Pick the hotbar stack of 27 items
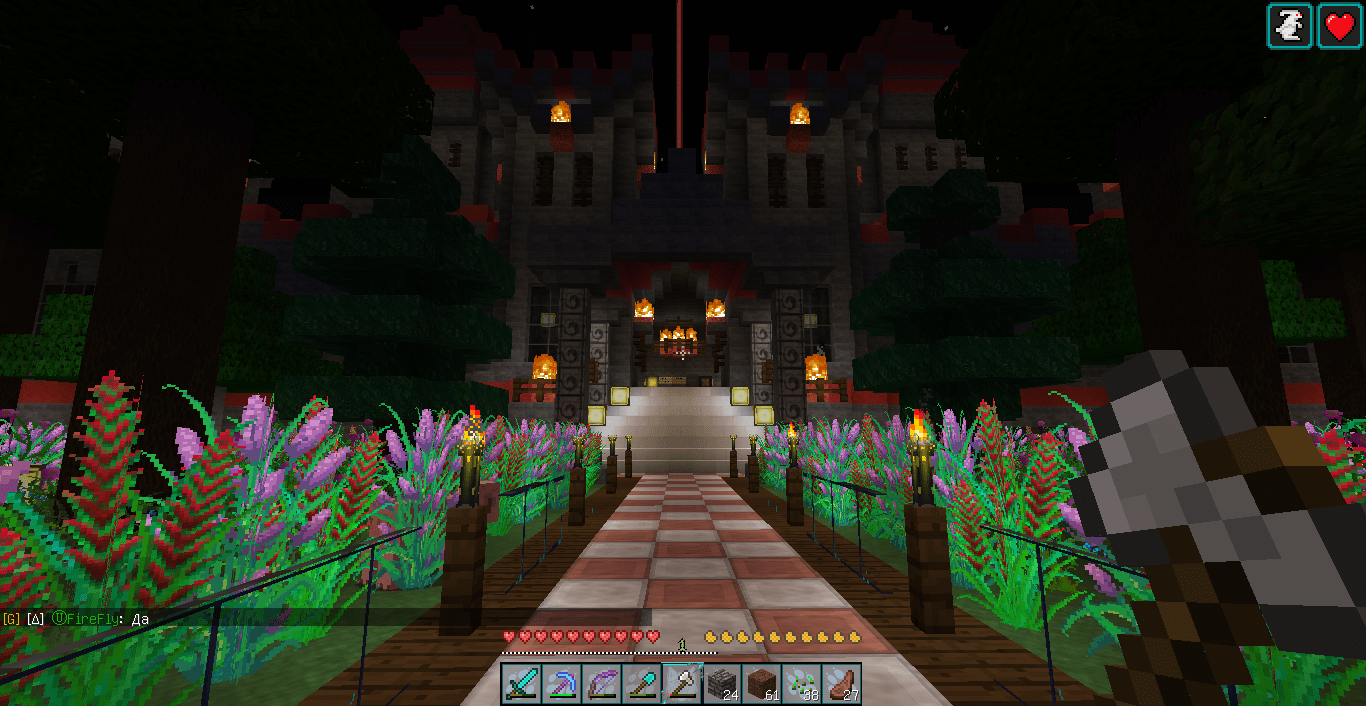This screenshot has width=1366, height=706. tap(841, 684)
